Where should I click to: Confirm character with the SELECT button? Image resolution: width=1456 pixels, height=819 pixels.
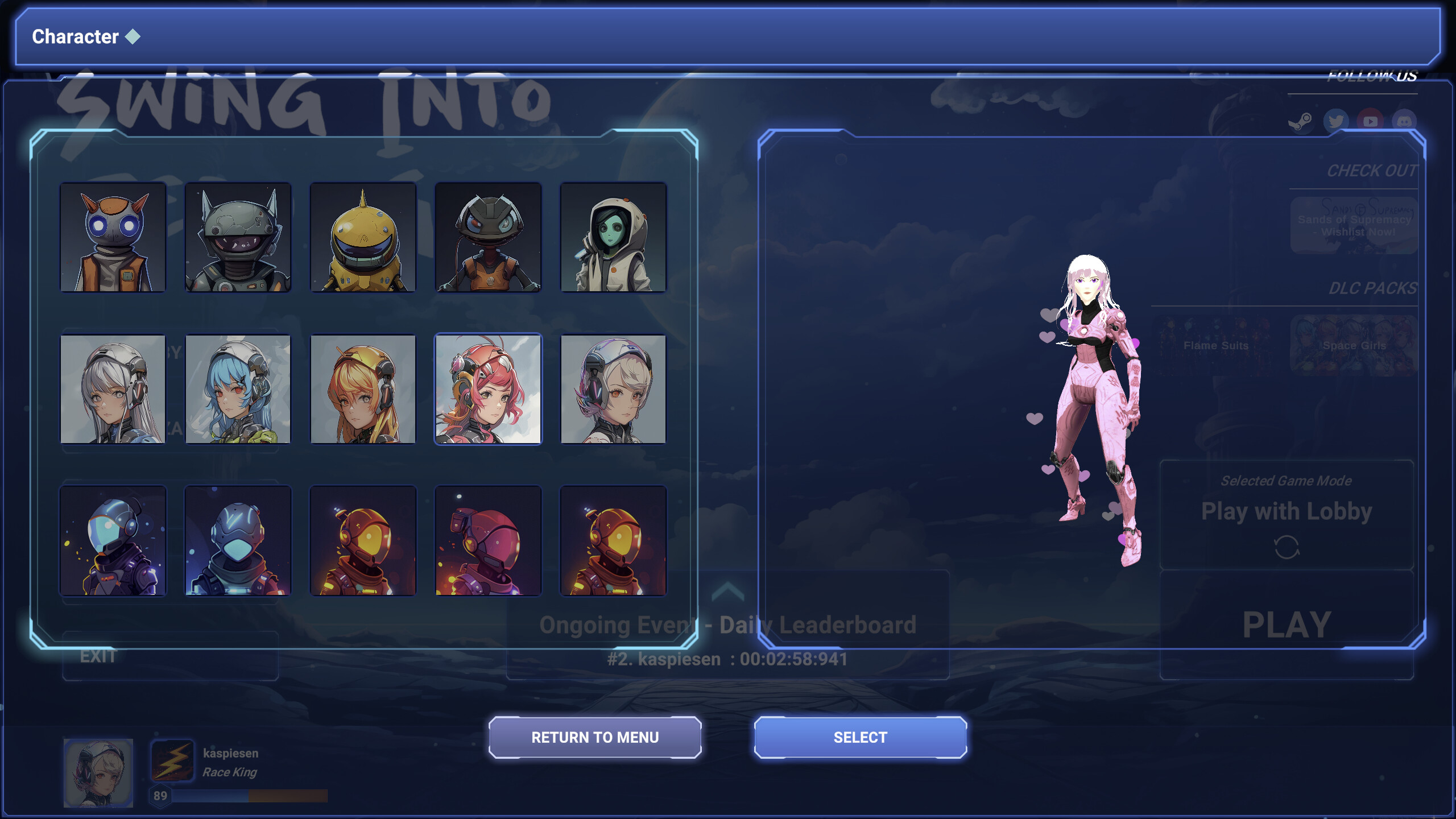[x=860, y=737]
